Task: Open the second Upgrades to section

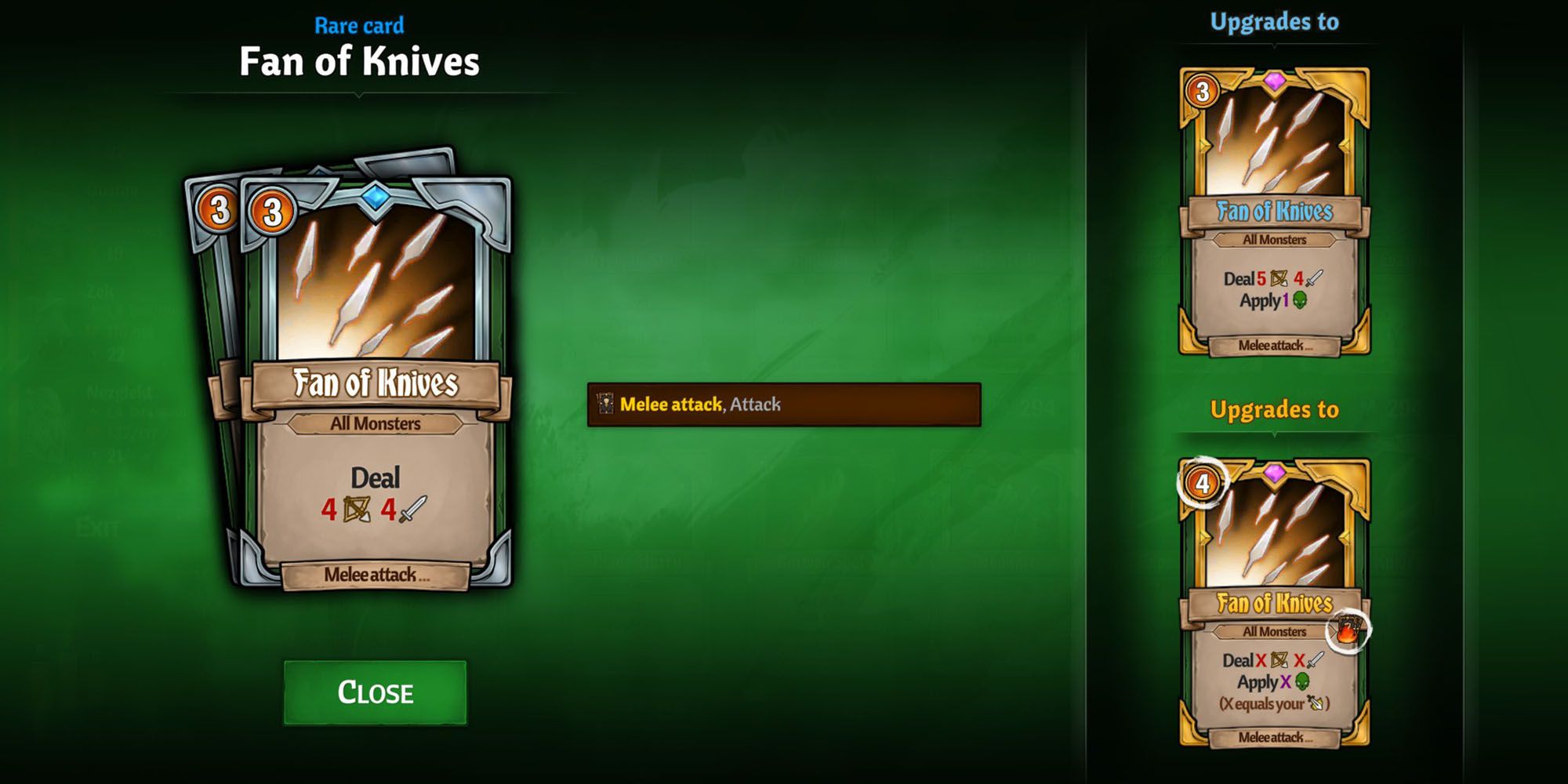Action: [x=1276, y=409]
